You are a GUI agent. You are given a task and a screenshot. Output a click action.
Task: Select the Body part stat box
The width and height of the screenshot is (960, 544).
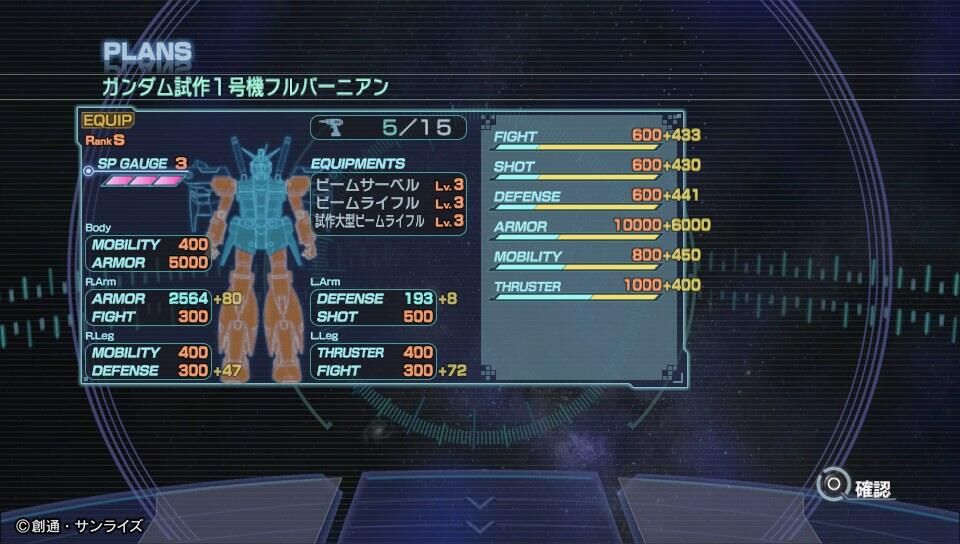click(x=149, y=254)
